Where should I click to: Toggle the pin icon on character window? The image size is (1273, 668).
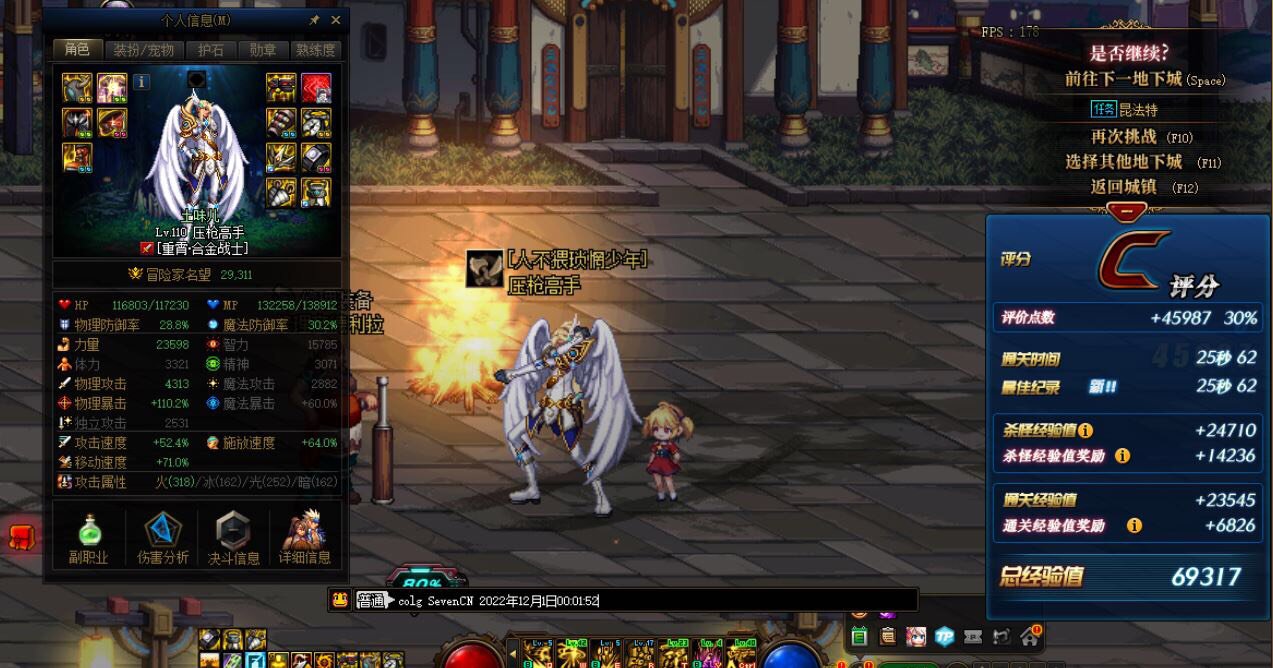click(x=314, y=20)
